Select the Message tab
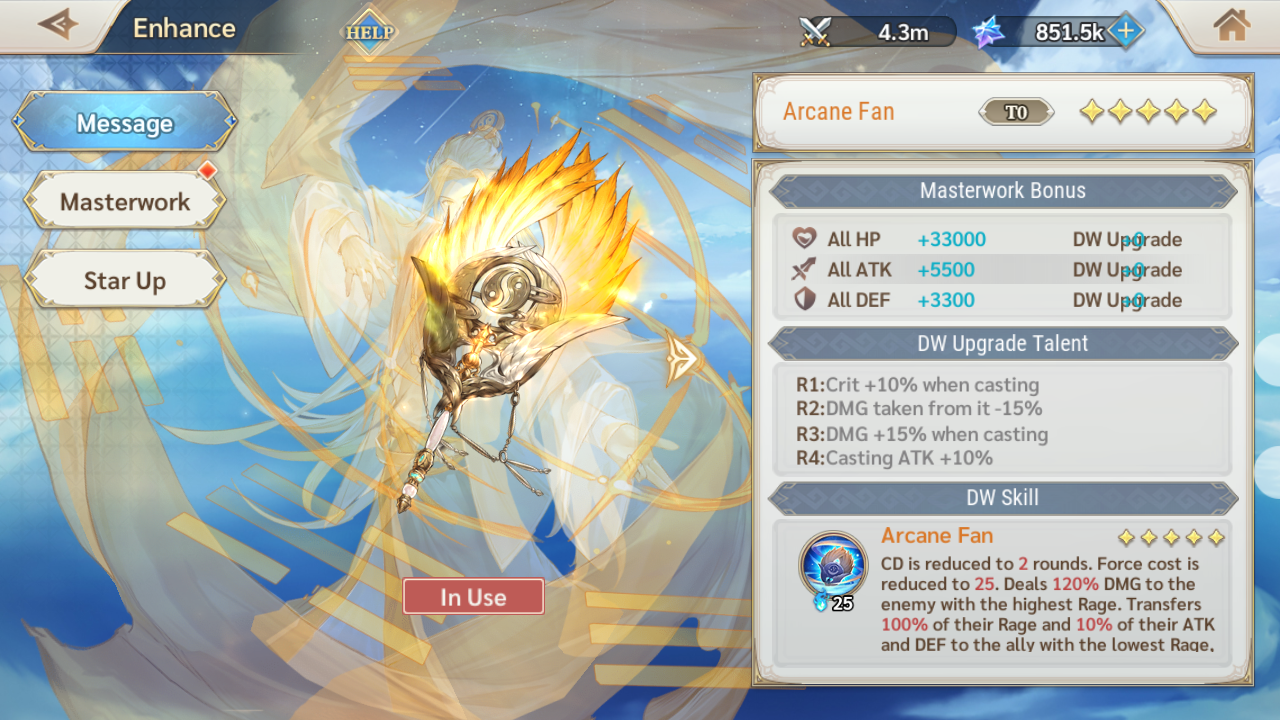The height and width of the screenshot is (720, 1280). (125, 123)
